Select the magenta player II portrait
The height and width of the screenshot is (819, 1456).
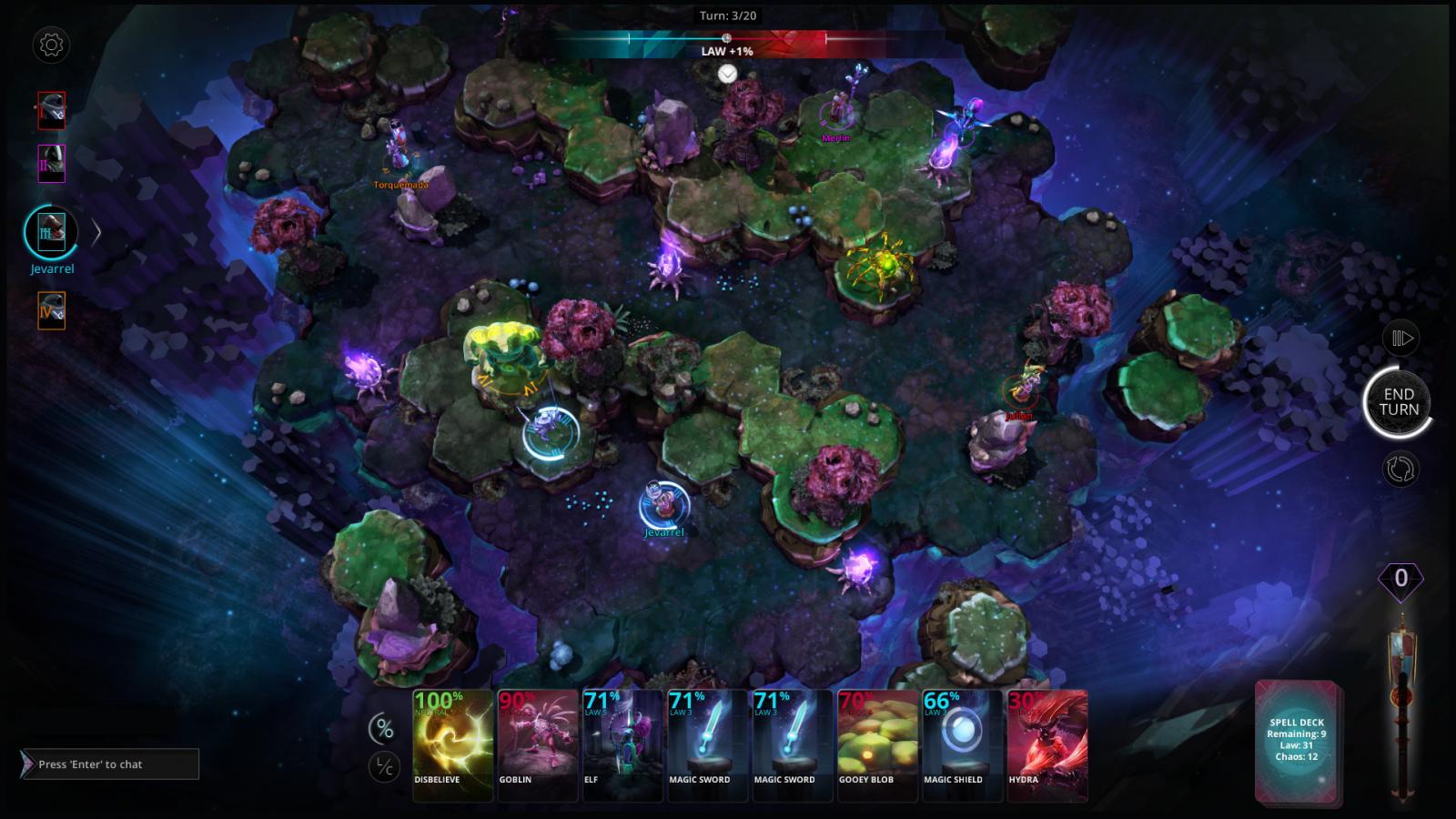[x=51, y=164]
